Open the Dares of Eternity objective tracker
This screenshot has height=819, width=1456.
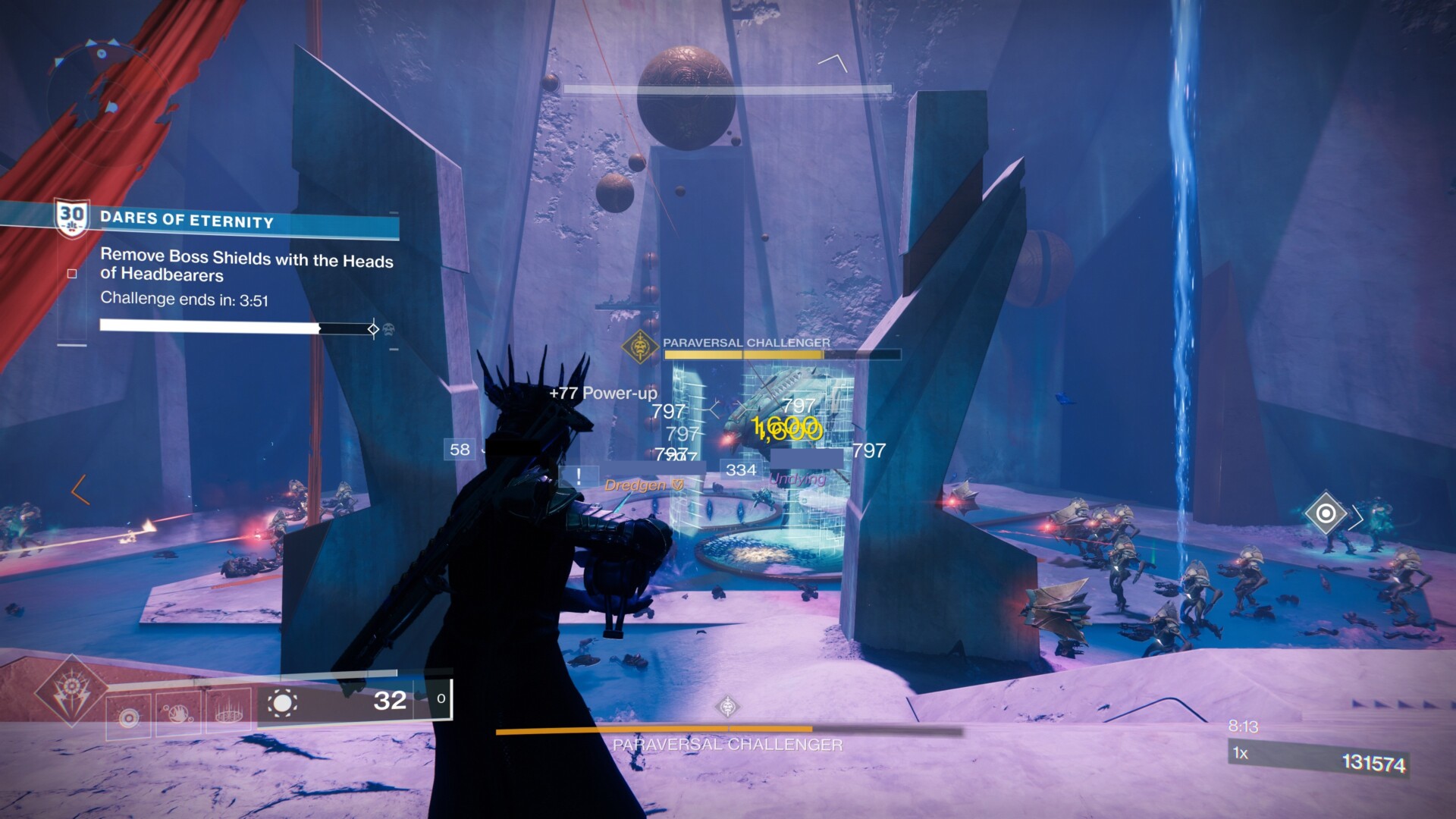pos(187,221)
